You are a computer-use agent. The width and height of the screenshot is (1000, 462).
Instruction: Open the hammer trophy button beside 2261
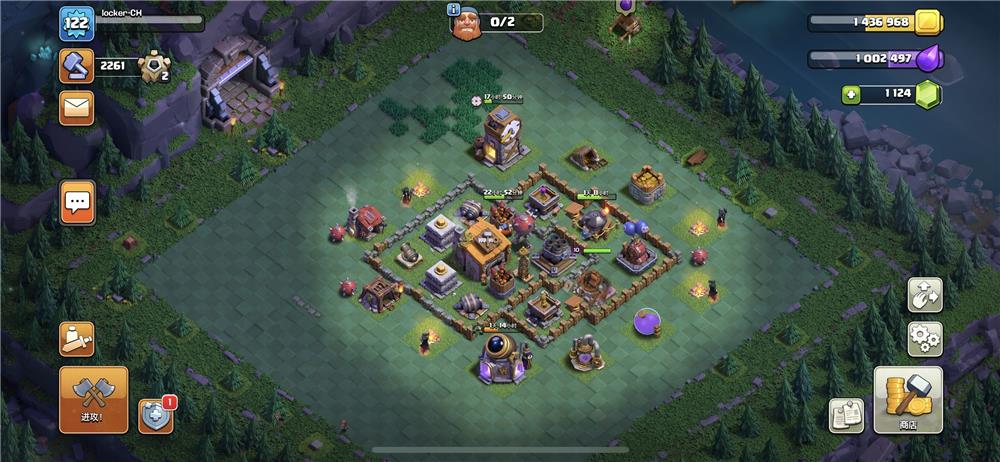(x=76, y=64)
